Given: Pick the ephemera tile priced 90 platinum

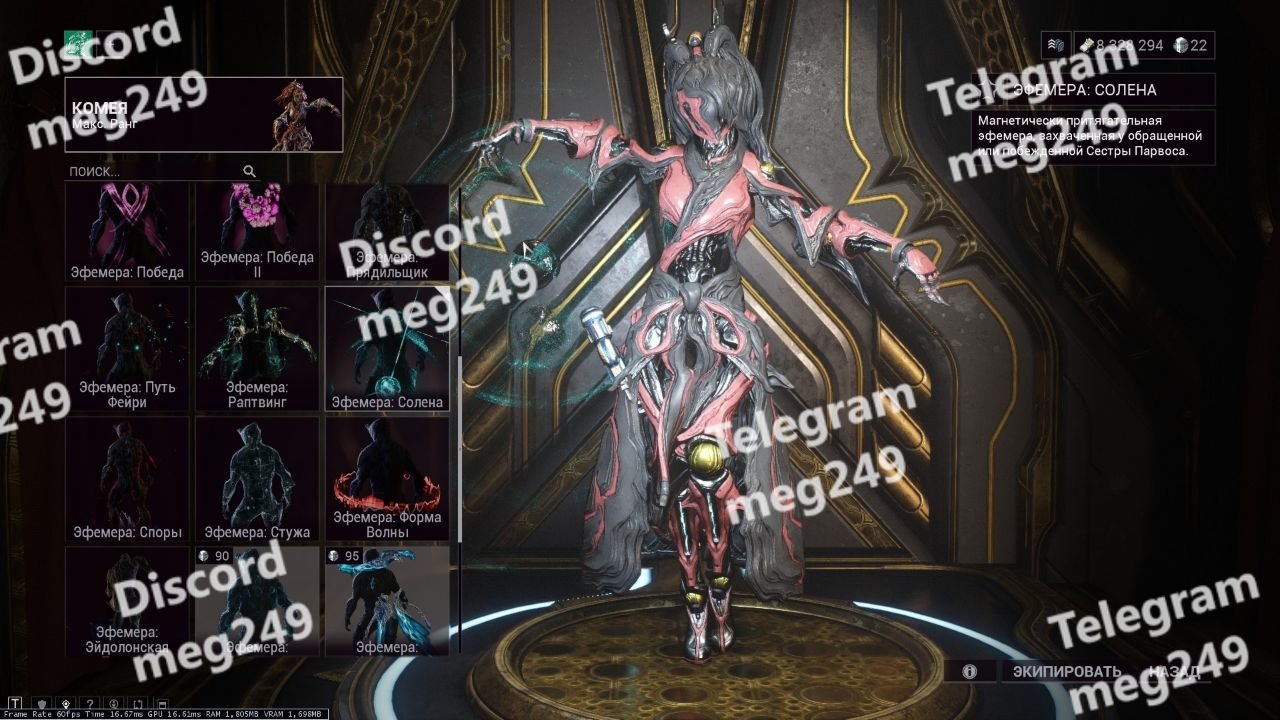Looking at the screenshot, I should (257, 601).
